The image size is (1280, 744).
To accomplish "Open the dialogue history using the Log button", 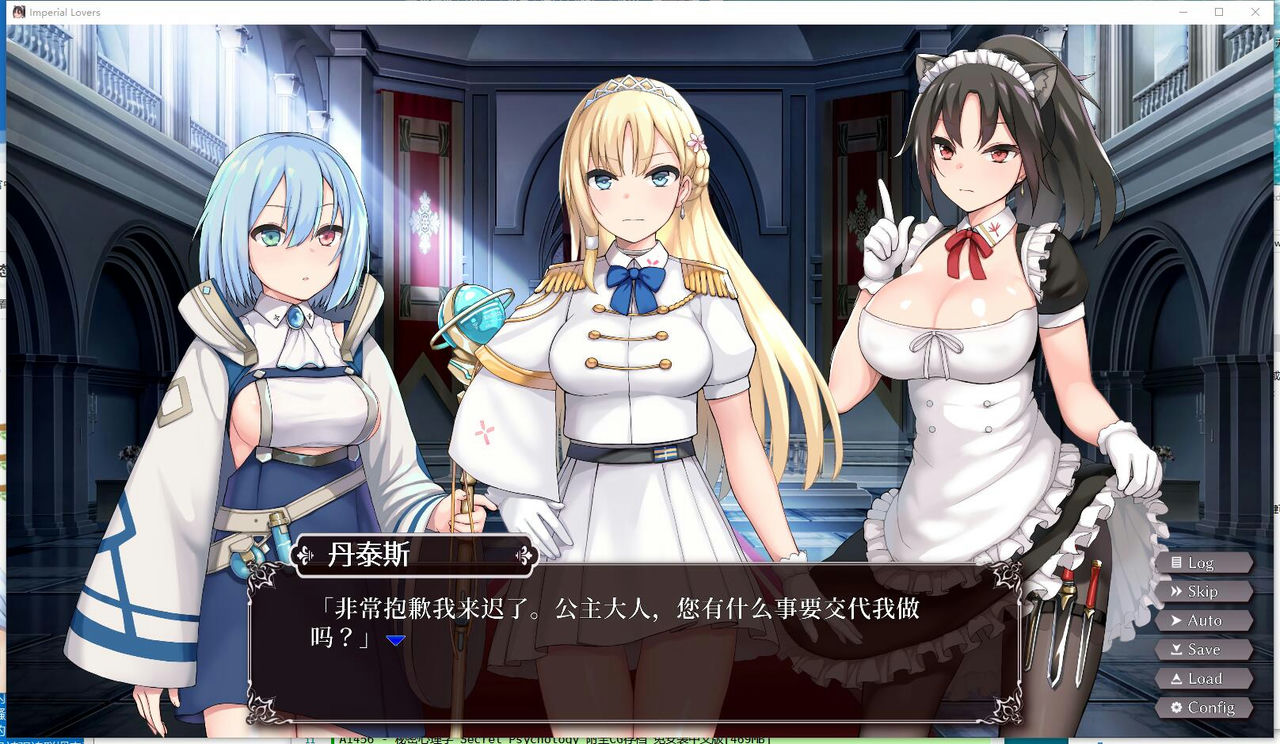I will (x=1204, y=562).
